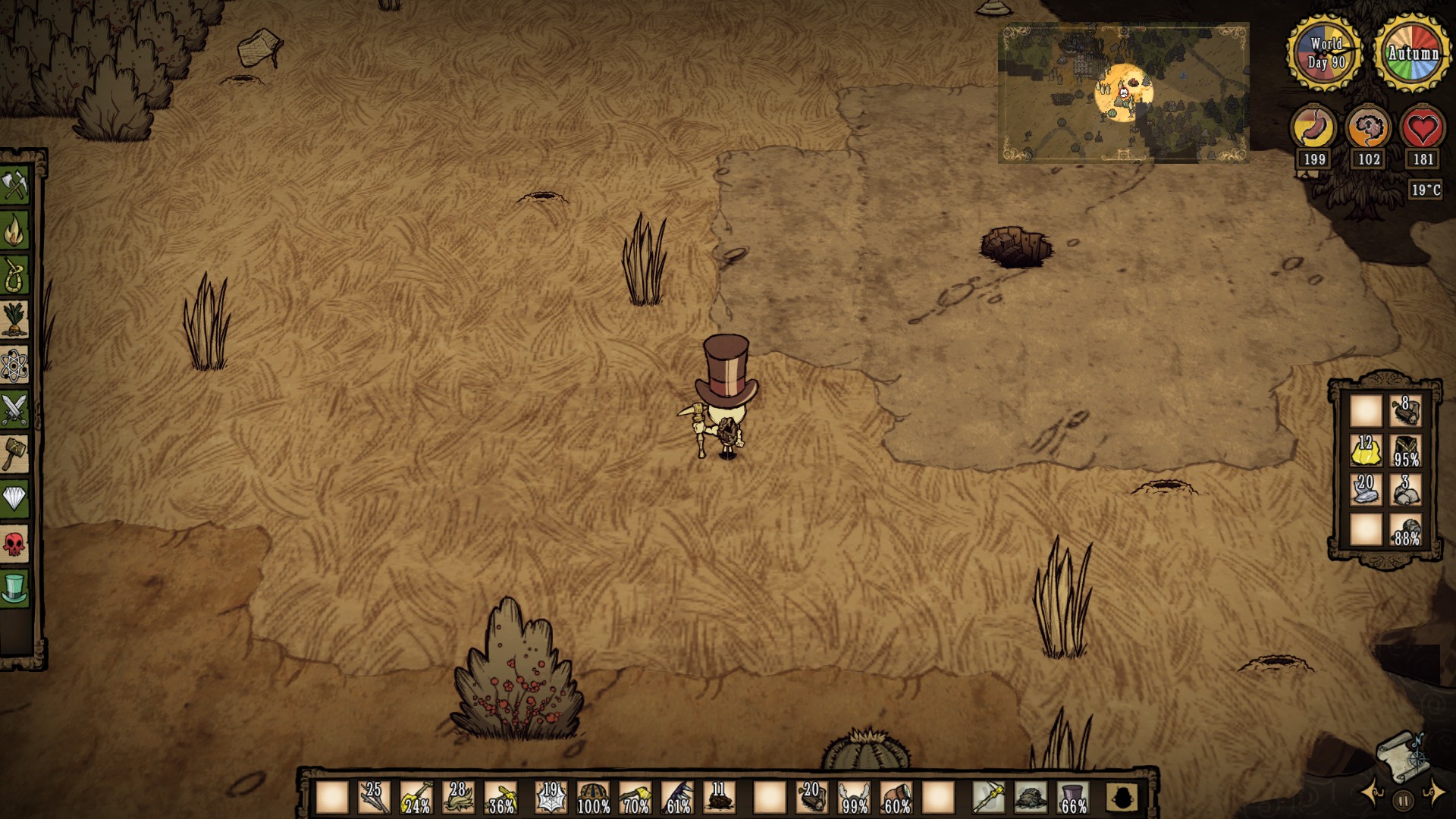Choose the rocks stack of 3 in backpack
The height and width of the screenshot is (819, 1456).
pos(1406,491)
